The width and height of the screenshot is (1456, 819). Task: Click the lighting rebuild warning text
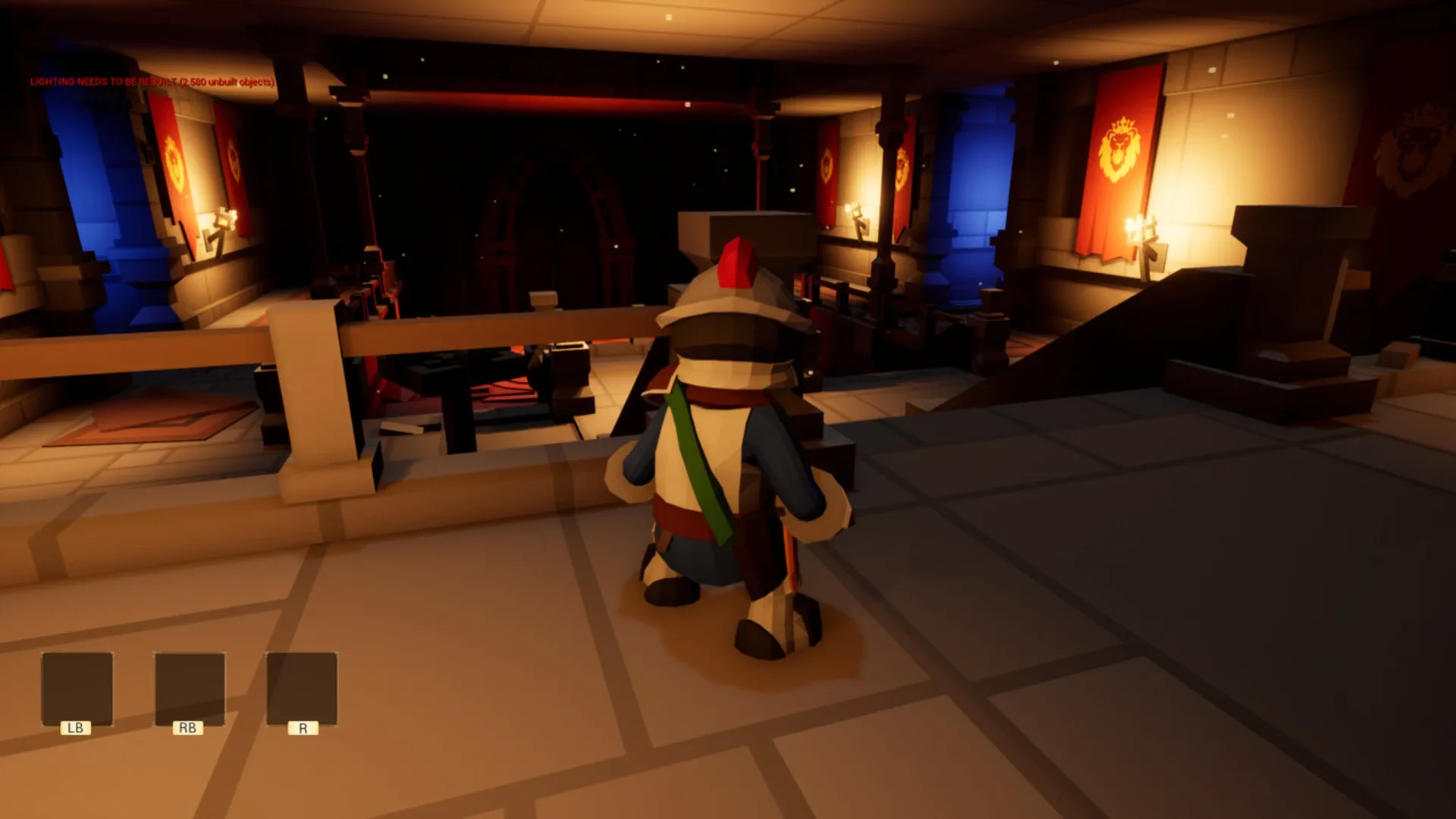[150, 81]
